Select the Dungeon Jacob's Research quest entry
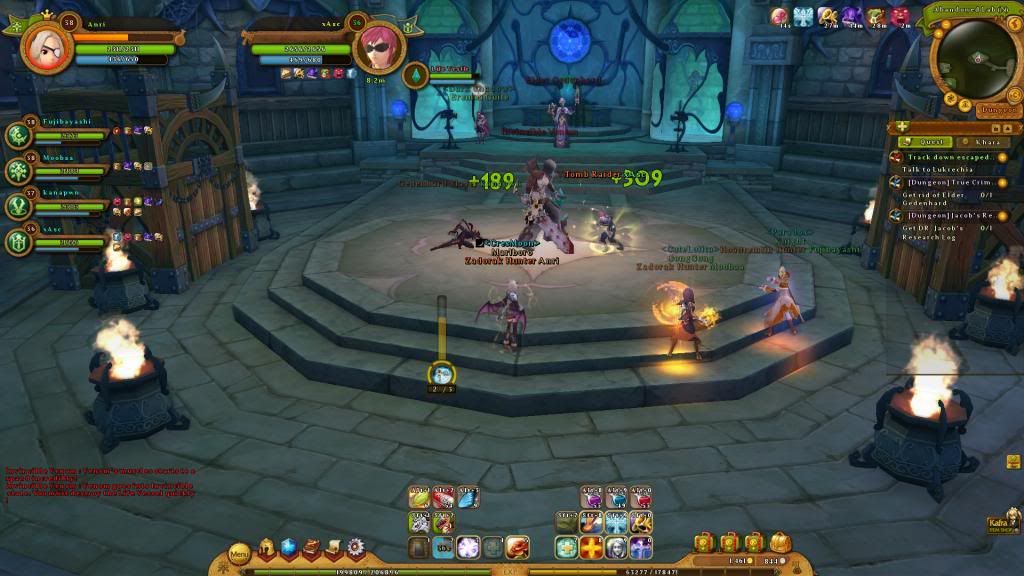The height and width of the screenshot is (576, 1024). pos(943,216)
